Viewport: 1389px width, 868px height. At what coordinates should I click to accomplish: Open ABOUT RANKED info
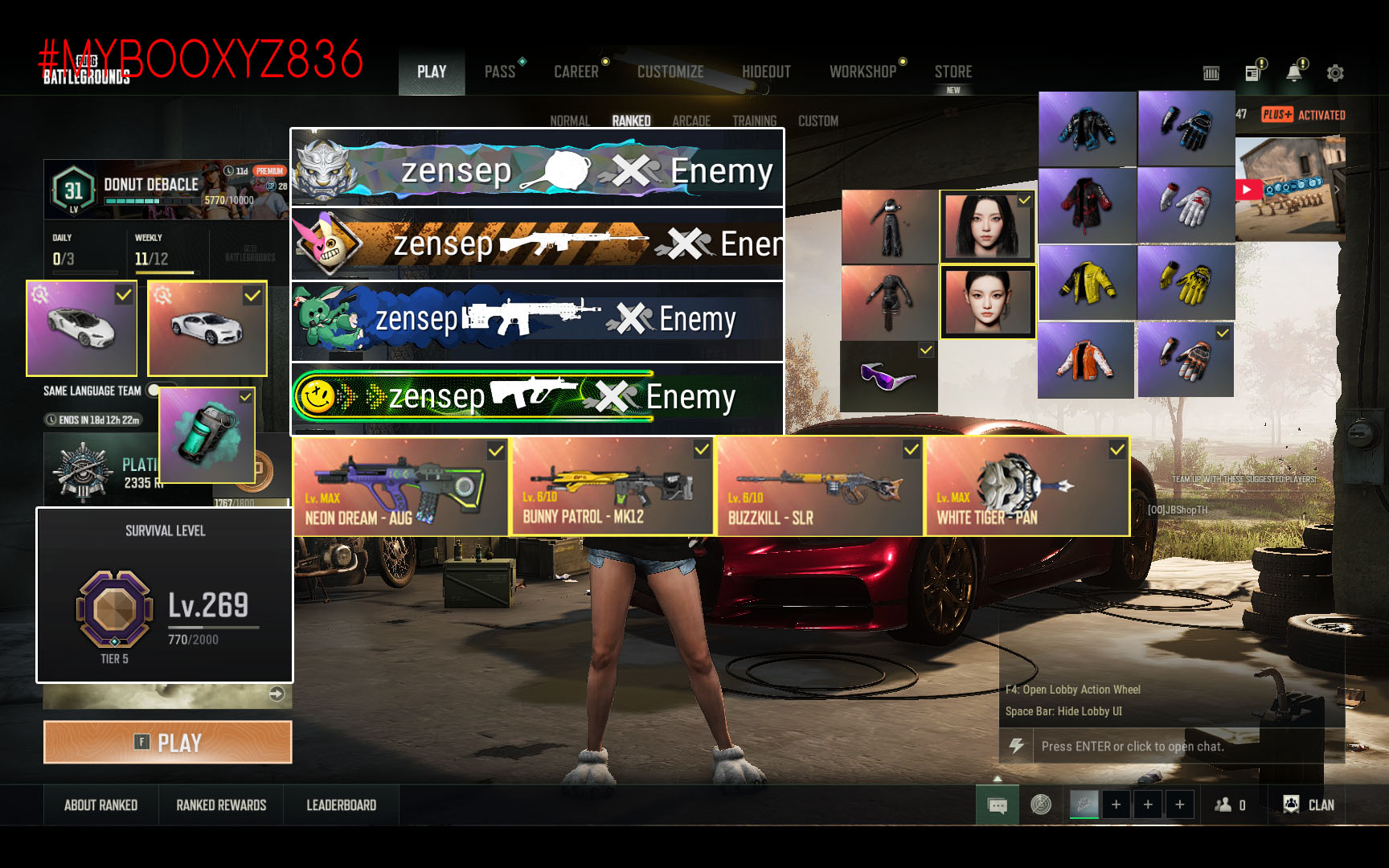(100, 805)
